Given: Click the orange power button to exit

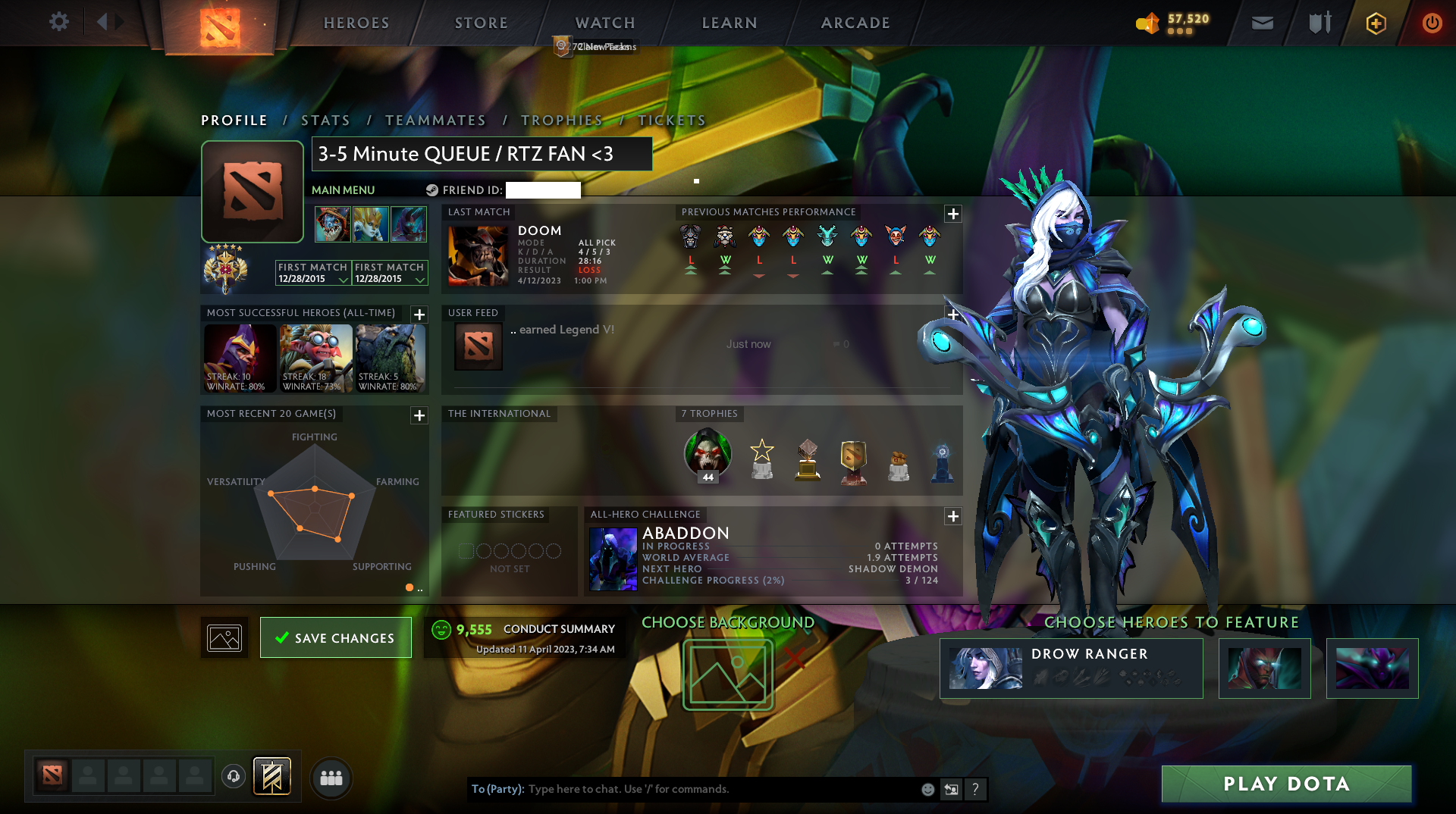Looking at the screenshot, I should (1432, 23).
